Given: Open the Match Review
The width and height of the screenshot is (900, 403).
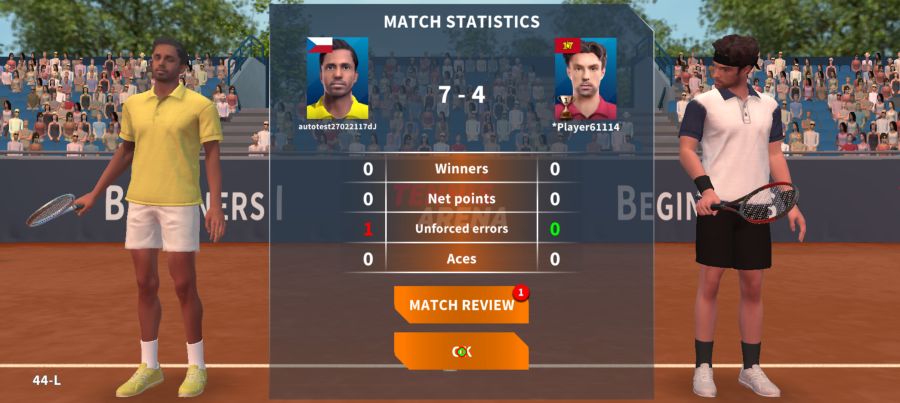Looking at the screenshot, I should tap(461, 305).
